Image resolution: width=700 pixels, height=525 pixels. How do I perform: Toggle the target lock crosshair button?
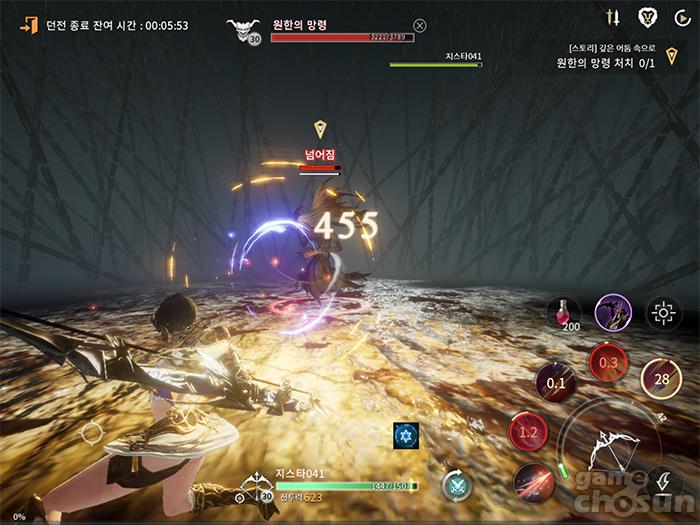(x=662, y=313)
